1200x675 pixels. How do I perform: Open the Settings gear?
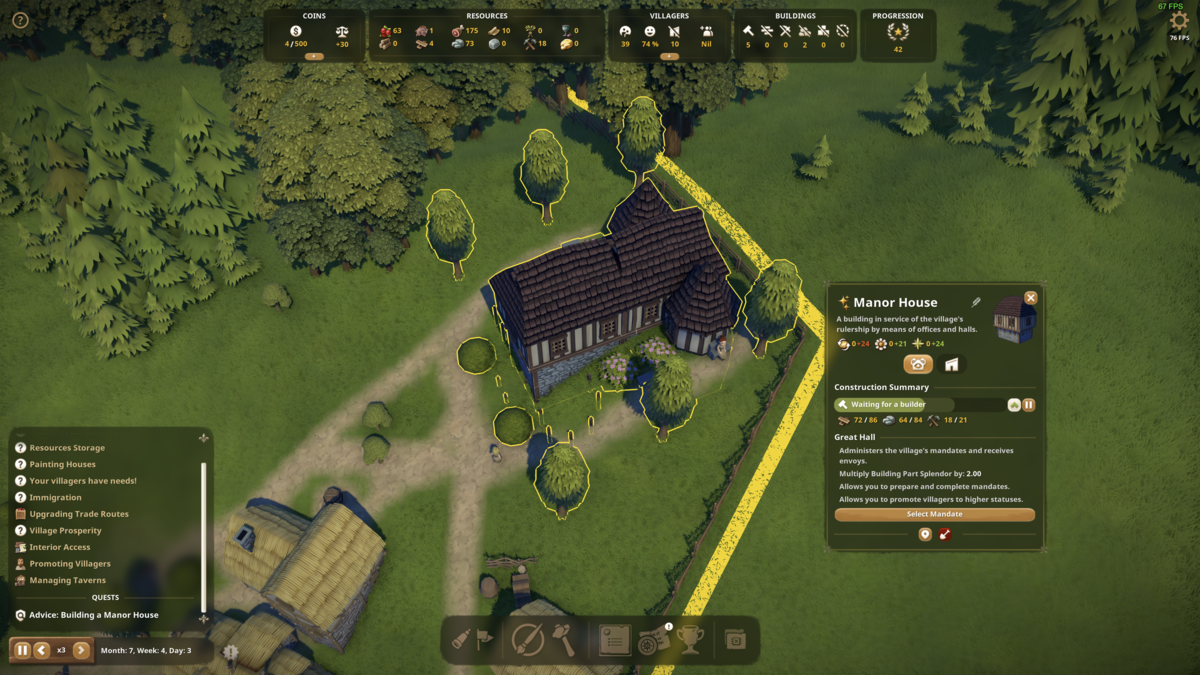(x=1179, y=21)
